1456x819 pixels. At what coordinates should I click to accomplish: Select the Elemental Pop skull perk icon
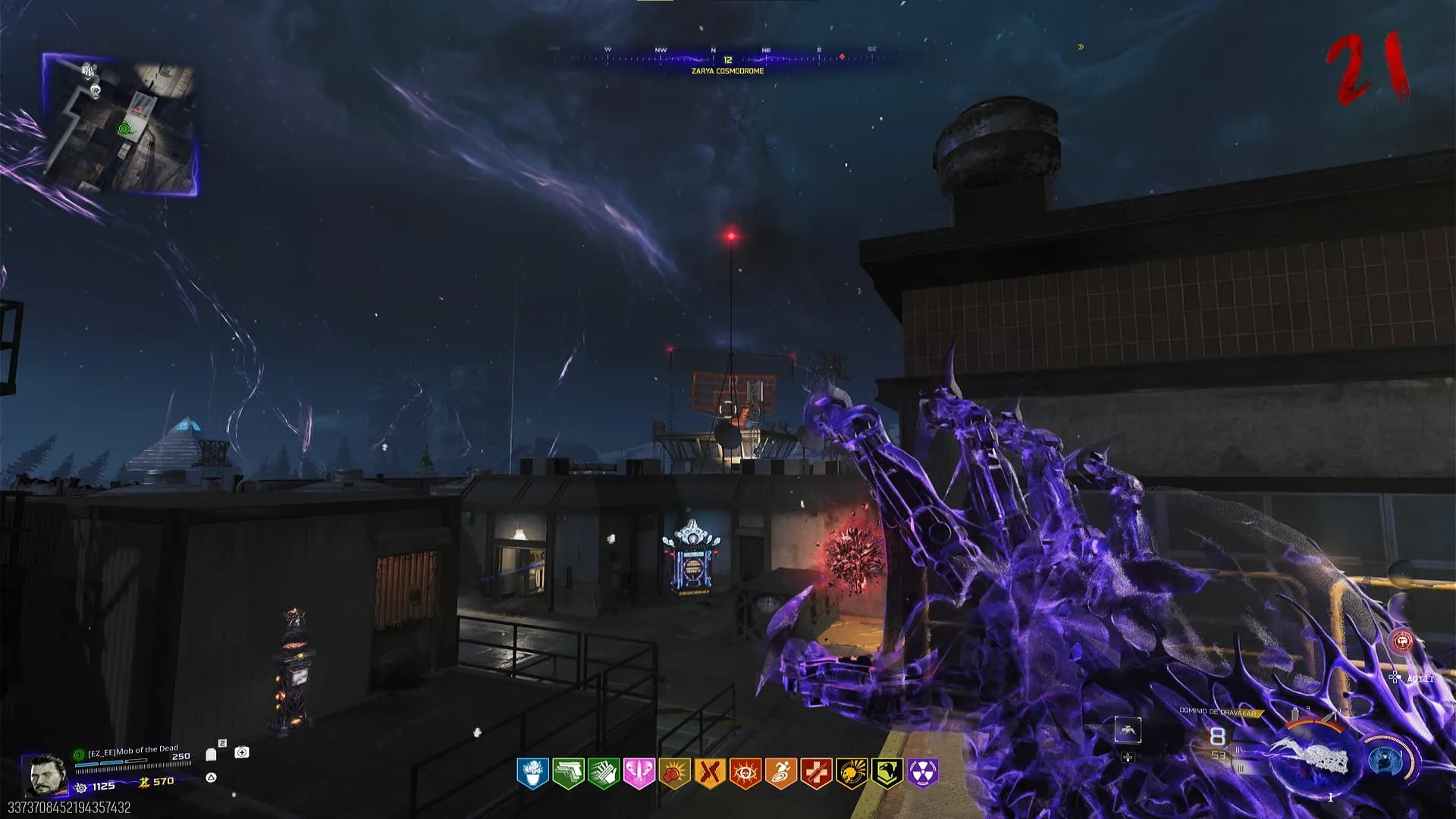coord(852,773)
